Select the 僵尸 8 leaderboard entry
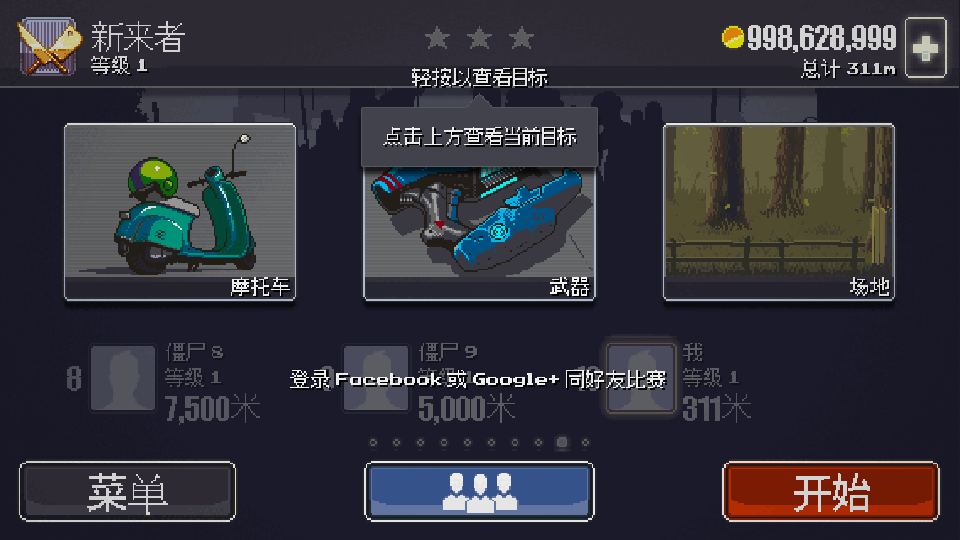The image size is (960, 540). pyautogui.click(x=165, y=379)
